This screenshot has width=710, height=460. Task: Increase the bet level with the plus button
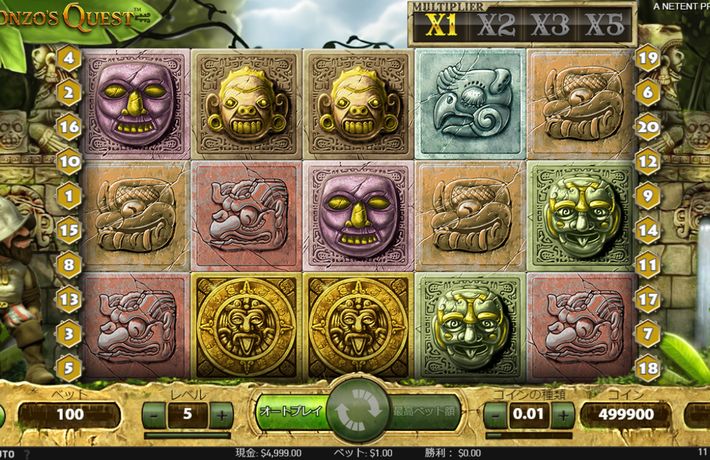tap(221, 414)
